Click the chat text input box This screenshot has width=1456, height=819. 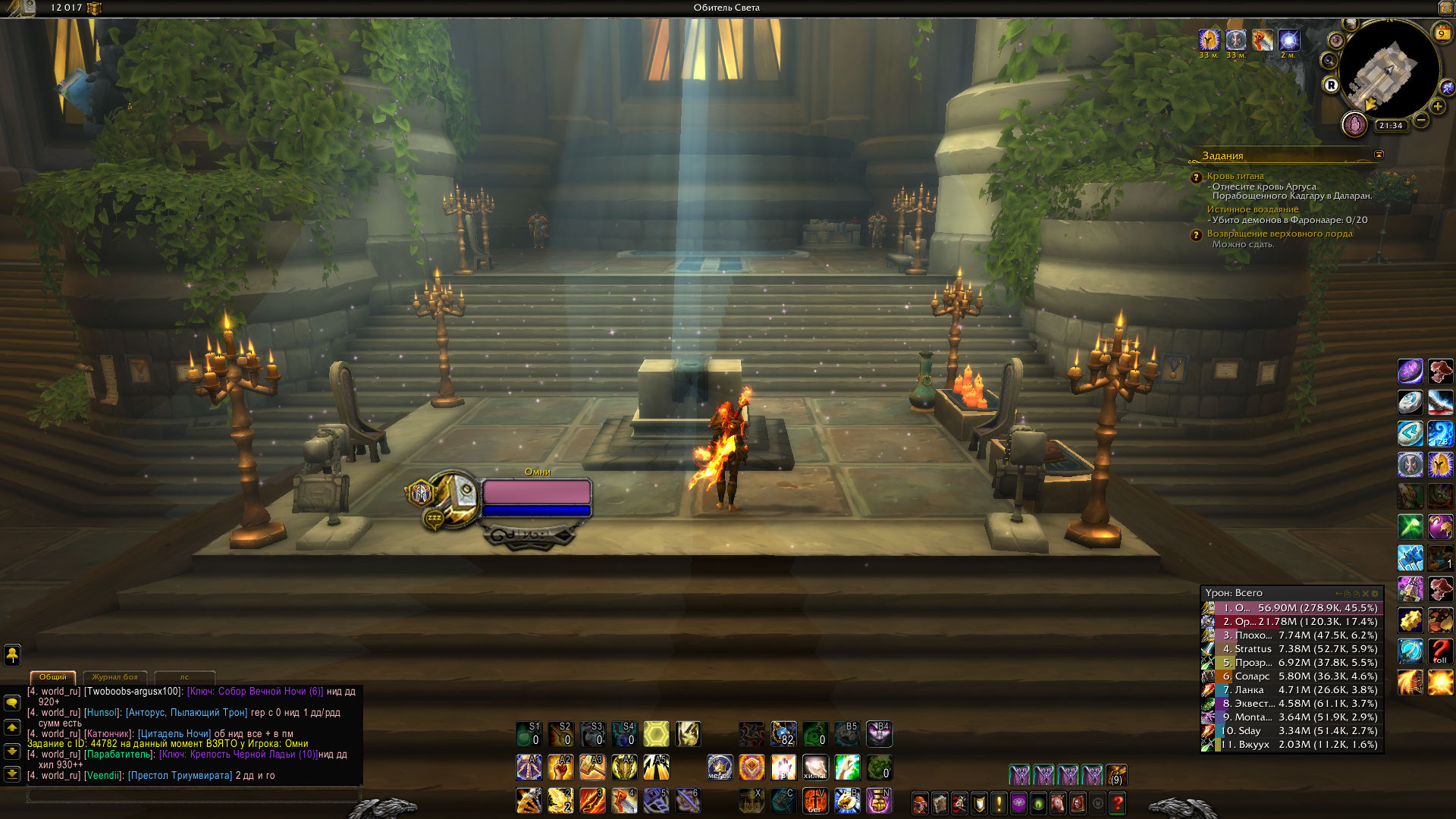(x=193, y=794)
